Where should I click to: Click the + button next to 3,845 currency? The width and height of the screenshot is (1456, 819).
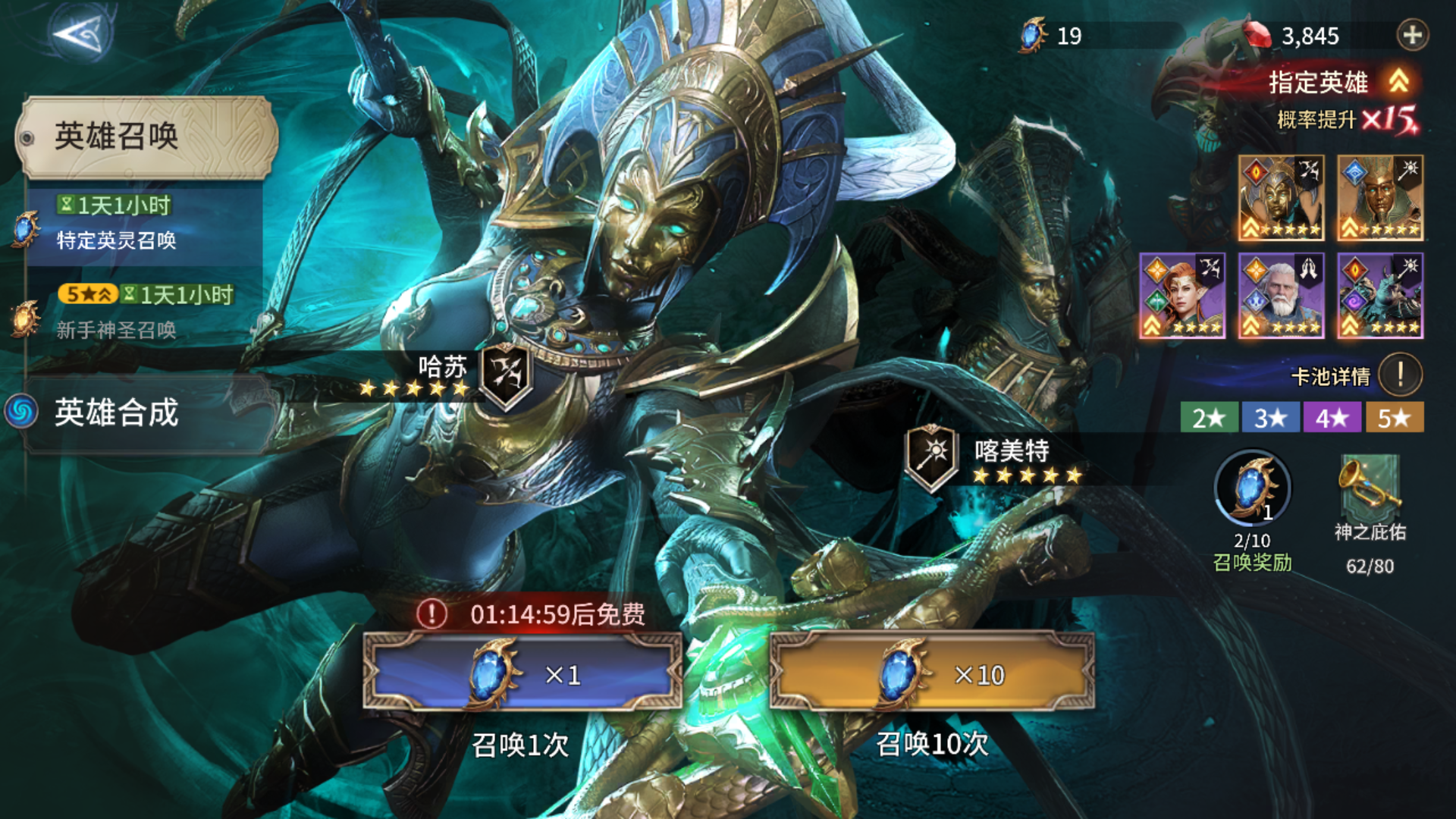click(x=1411, y=36)
